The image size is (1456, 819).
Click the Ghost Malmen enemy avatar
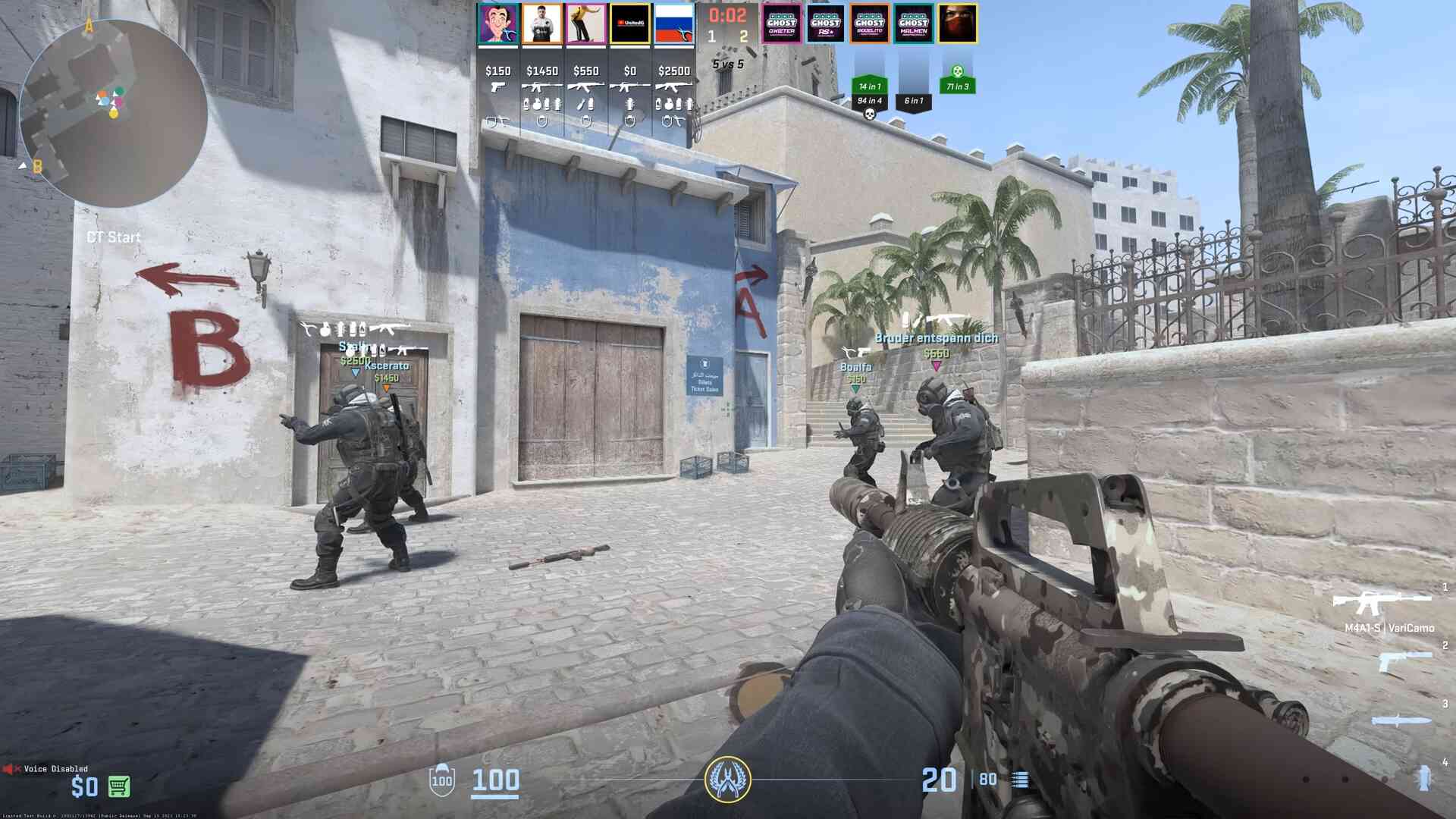click(x=913, y=24)
